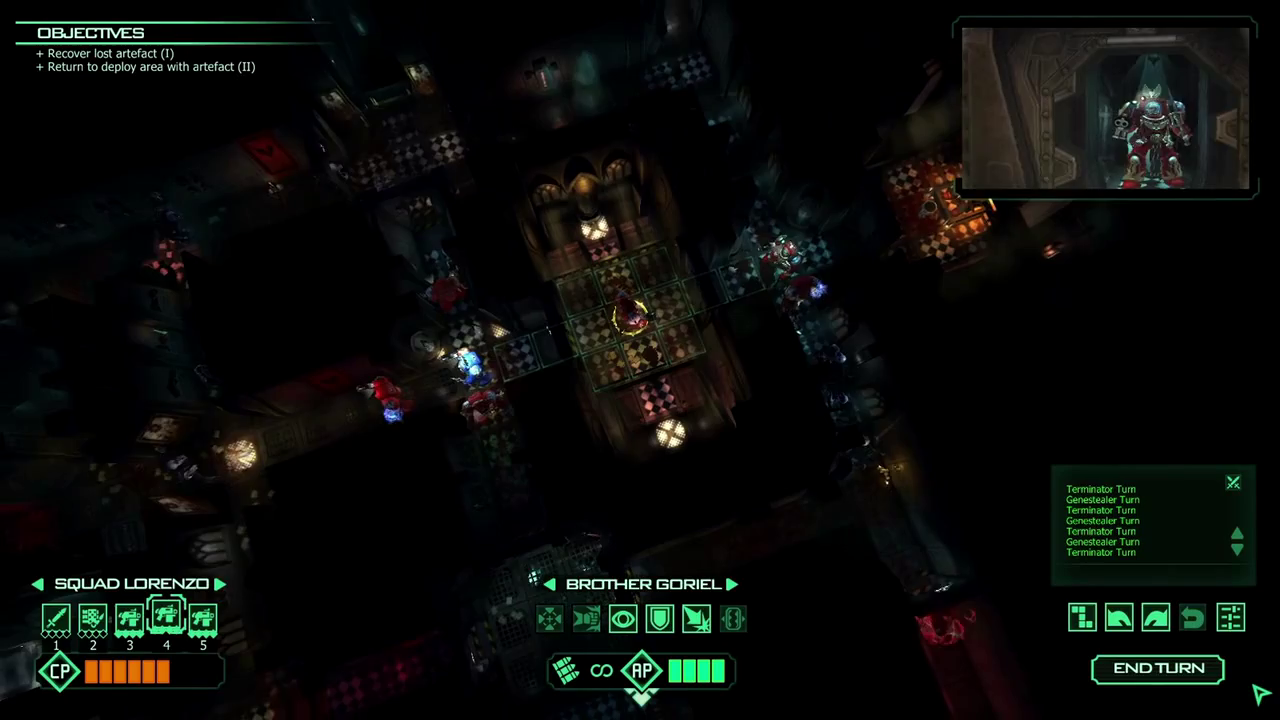Select squad member 1 with power sword
Viewport: 1280px width, 720px height.
(56, 618)
